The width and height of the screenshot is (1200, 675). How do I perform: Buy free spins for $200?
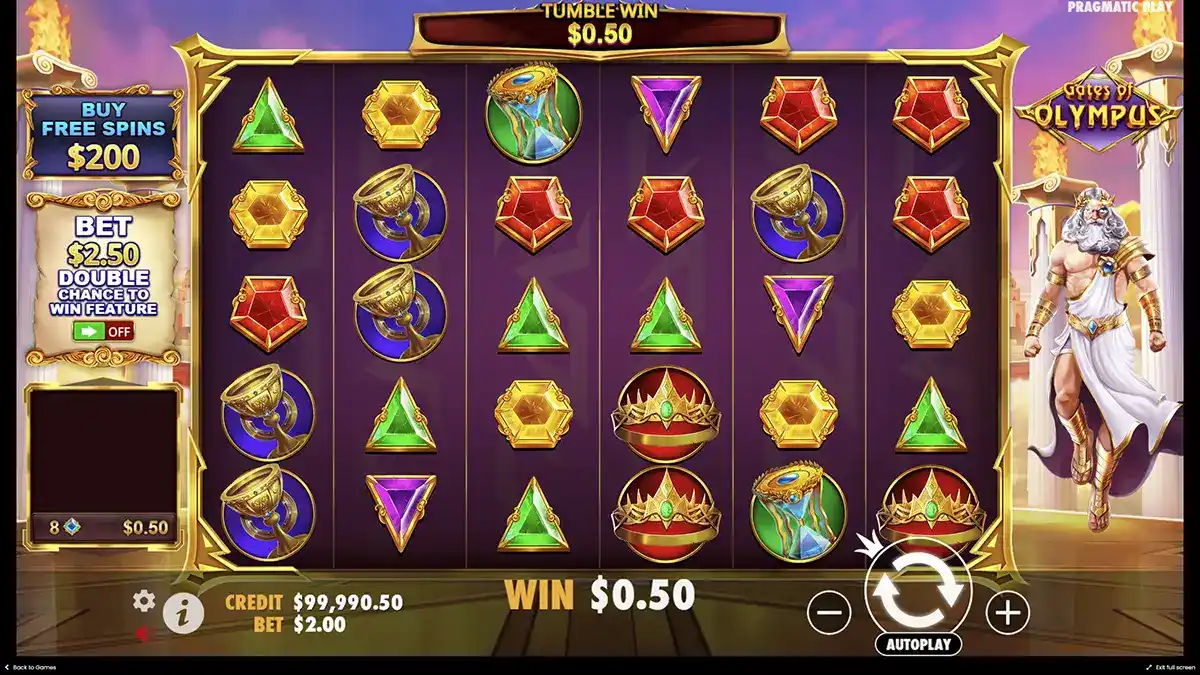[103, 135]
